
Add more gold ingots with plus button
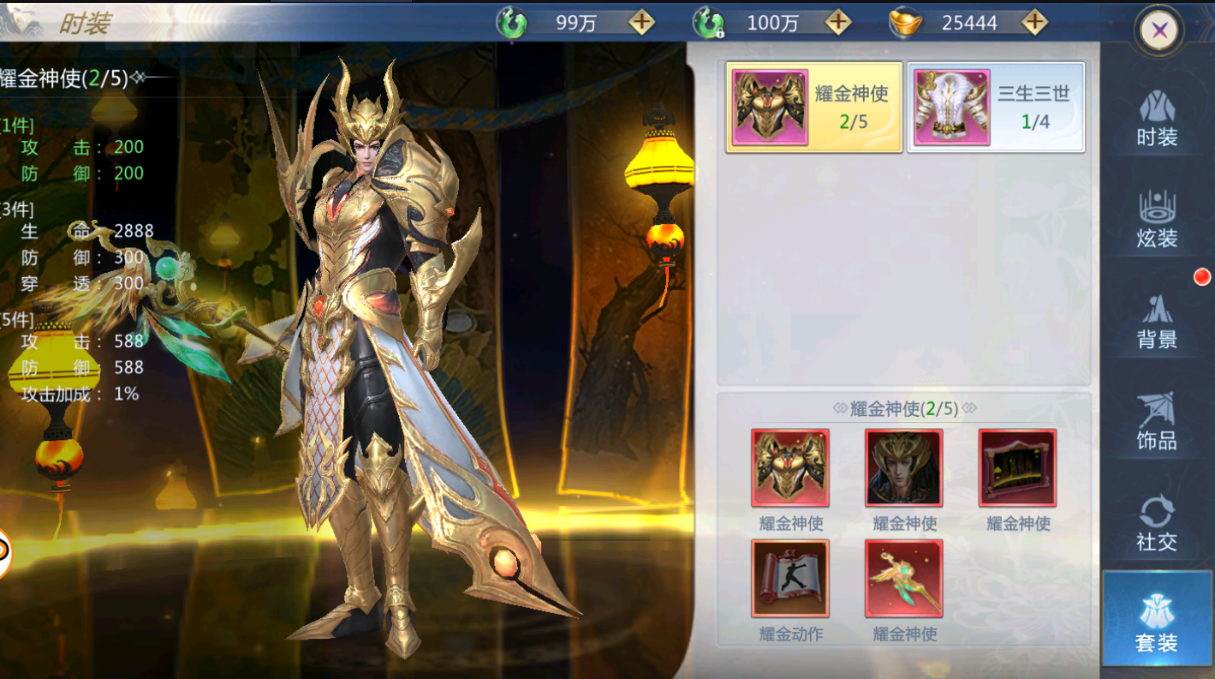(1034, 22)
